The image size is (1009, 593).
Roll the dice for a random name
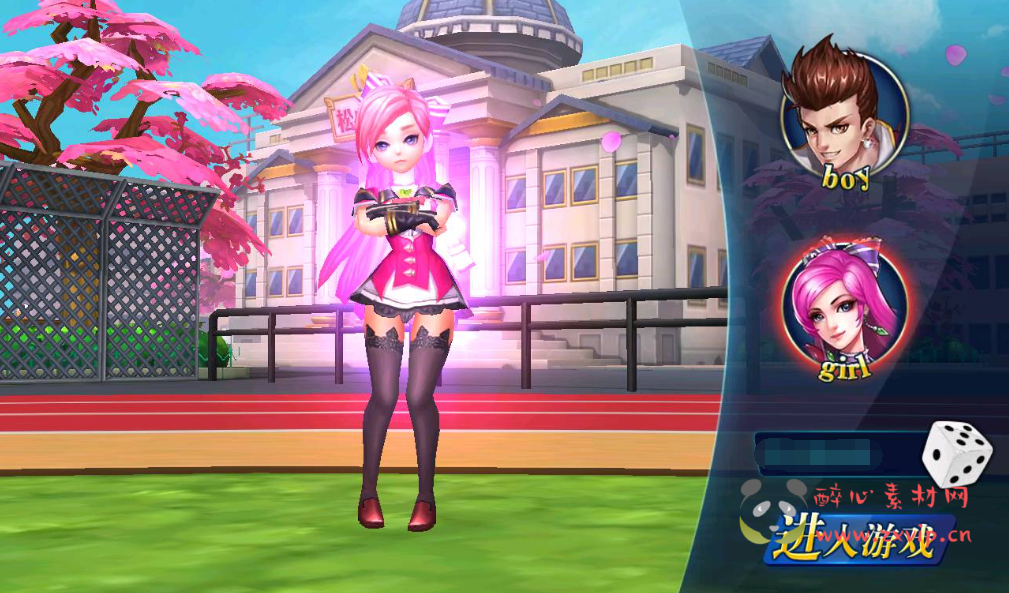point(956,454)
